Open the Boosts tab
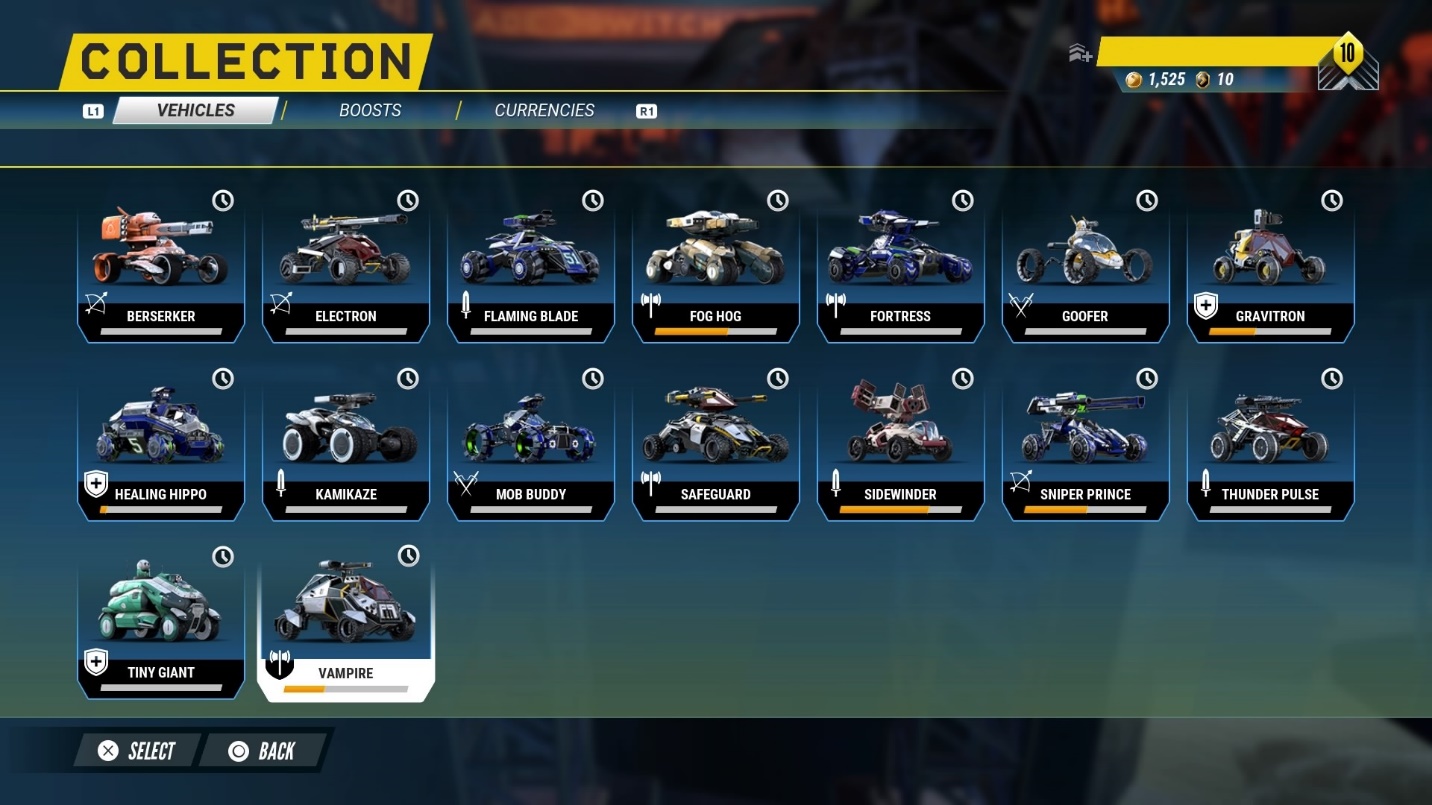1432x805 pixels. pos(370,110)
